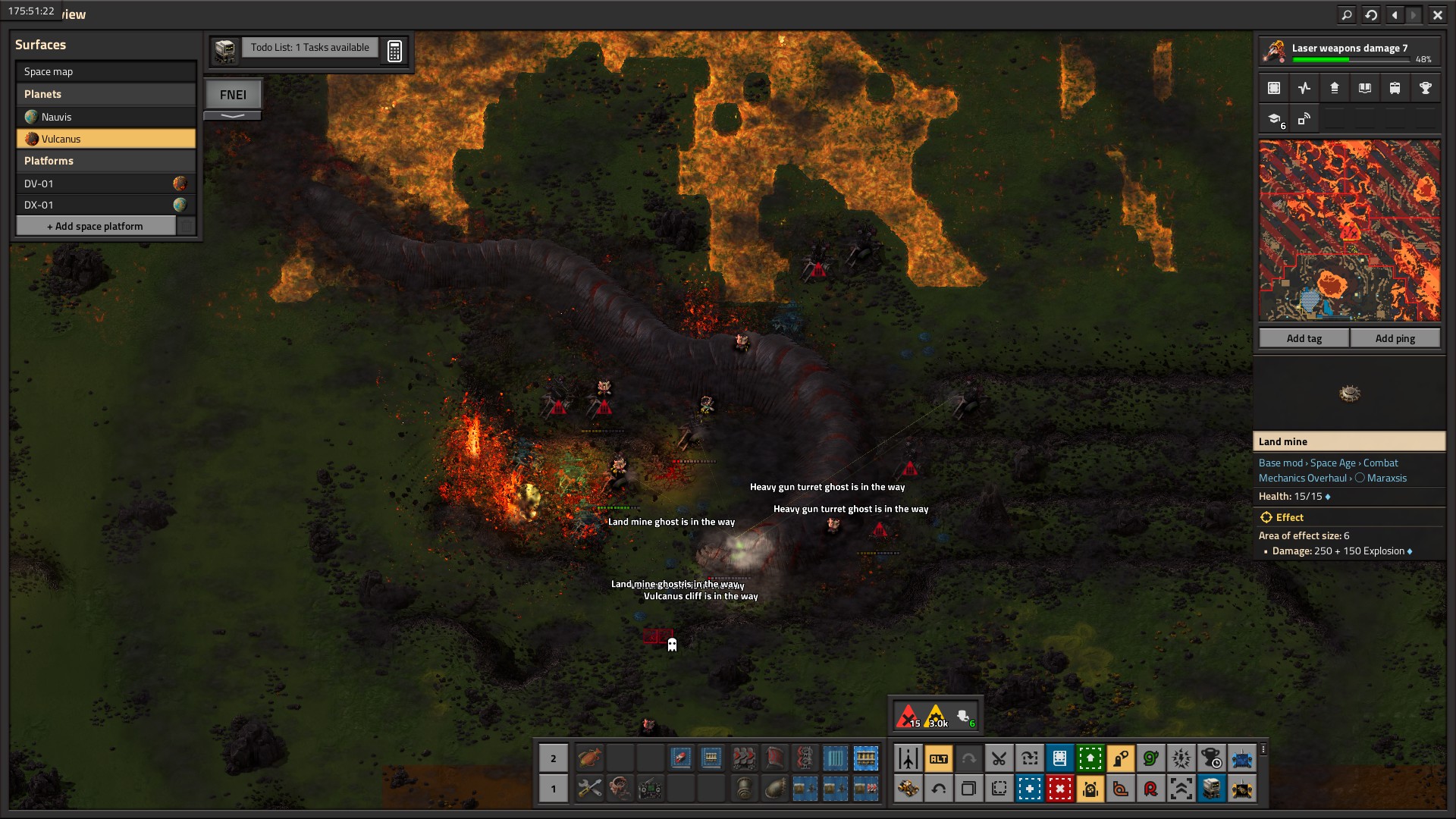Viewport: 1456px width, 819px height.
Task: Open the Todo List tasks button
Action: click(x=309, y=48)
